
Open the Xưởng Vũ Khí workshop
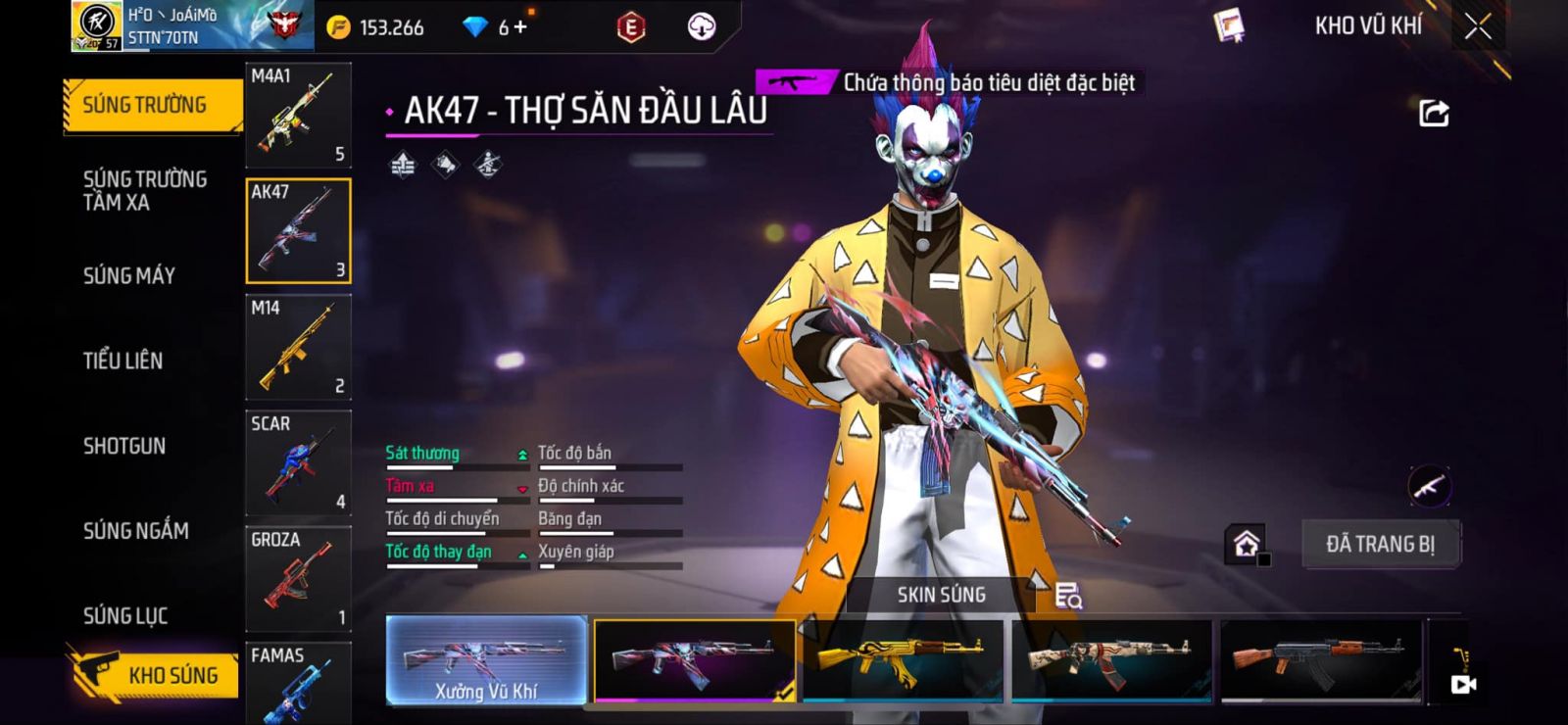click(x=486, y=660)
